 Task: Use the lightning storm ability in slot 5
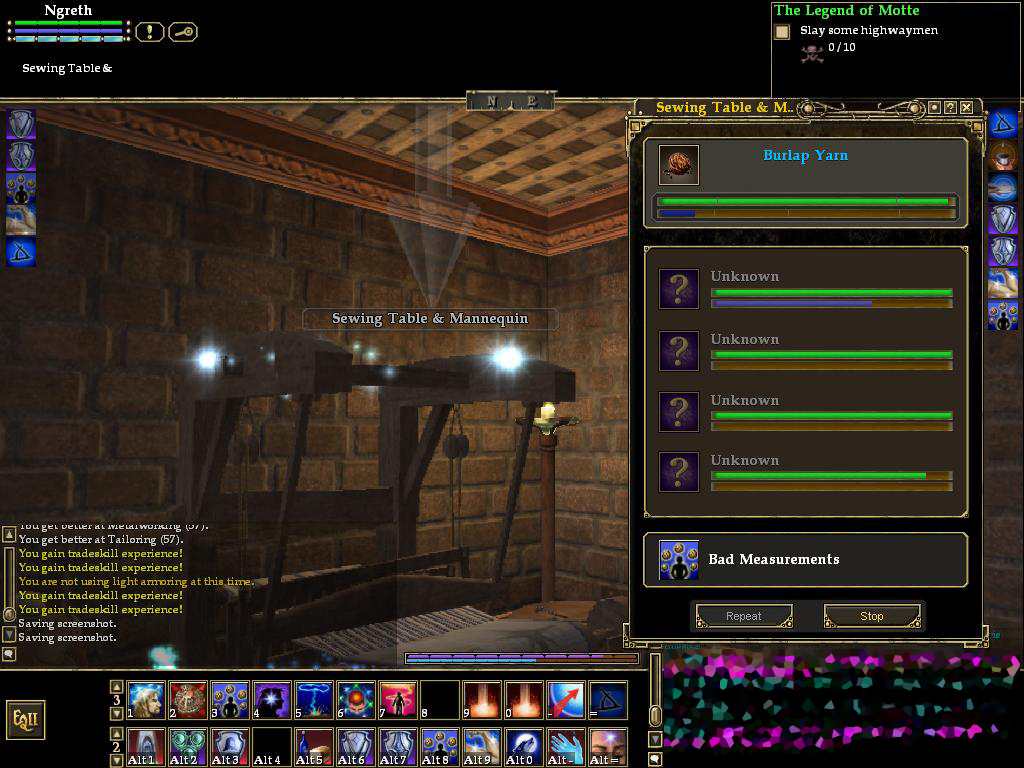pos(314,700)
